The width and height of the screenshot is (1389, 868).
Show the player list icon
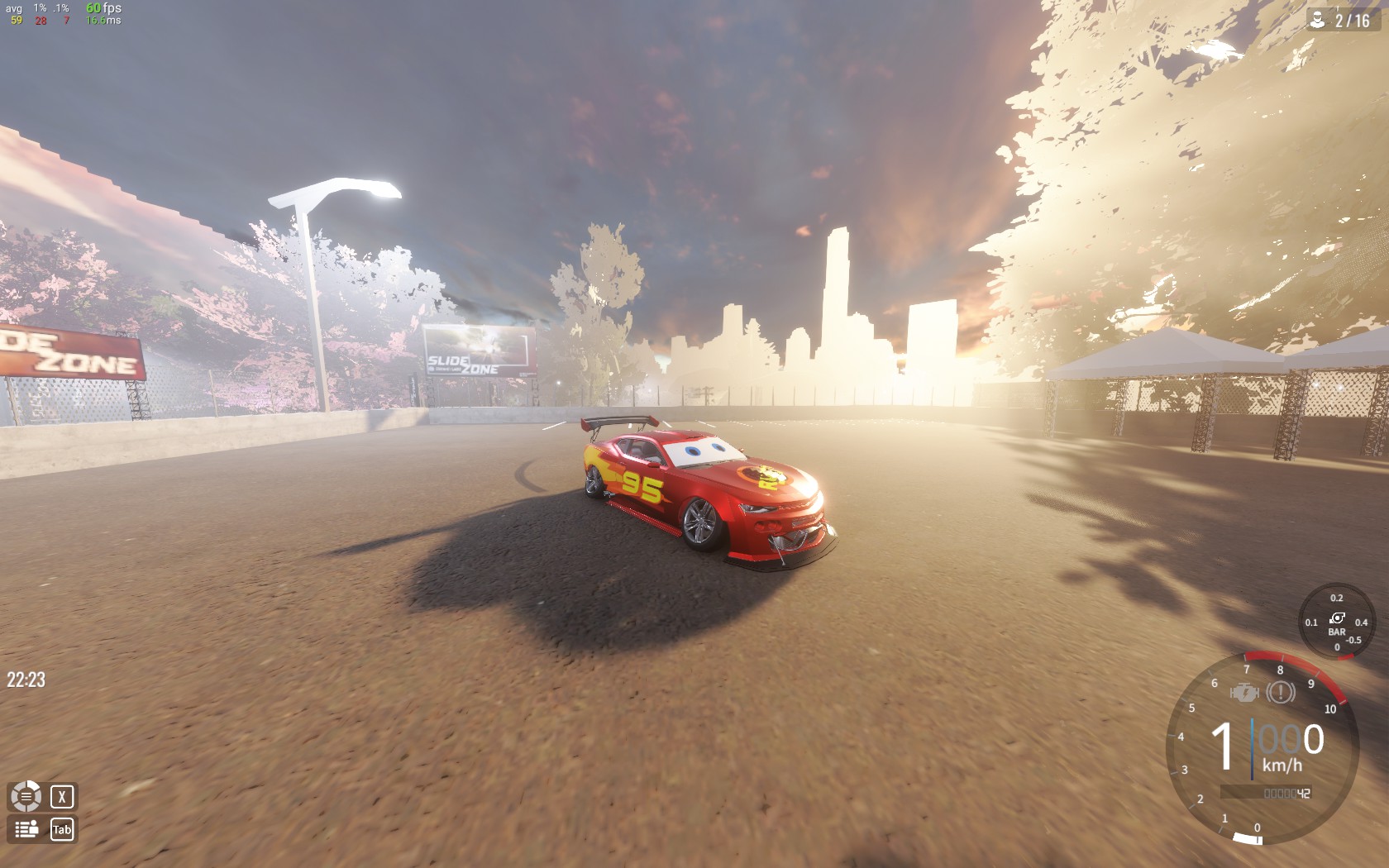(26, 829)
